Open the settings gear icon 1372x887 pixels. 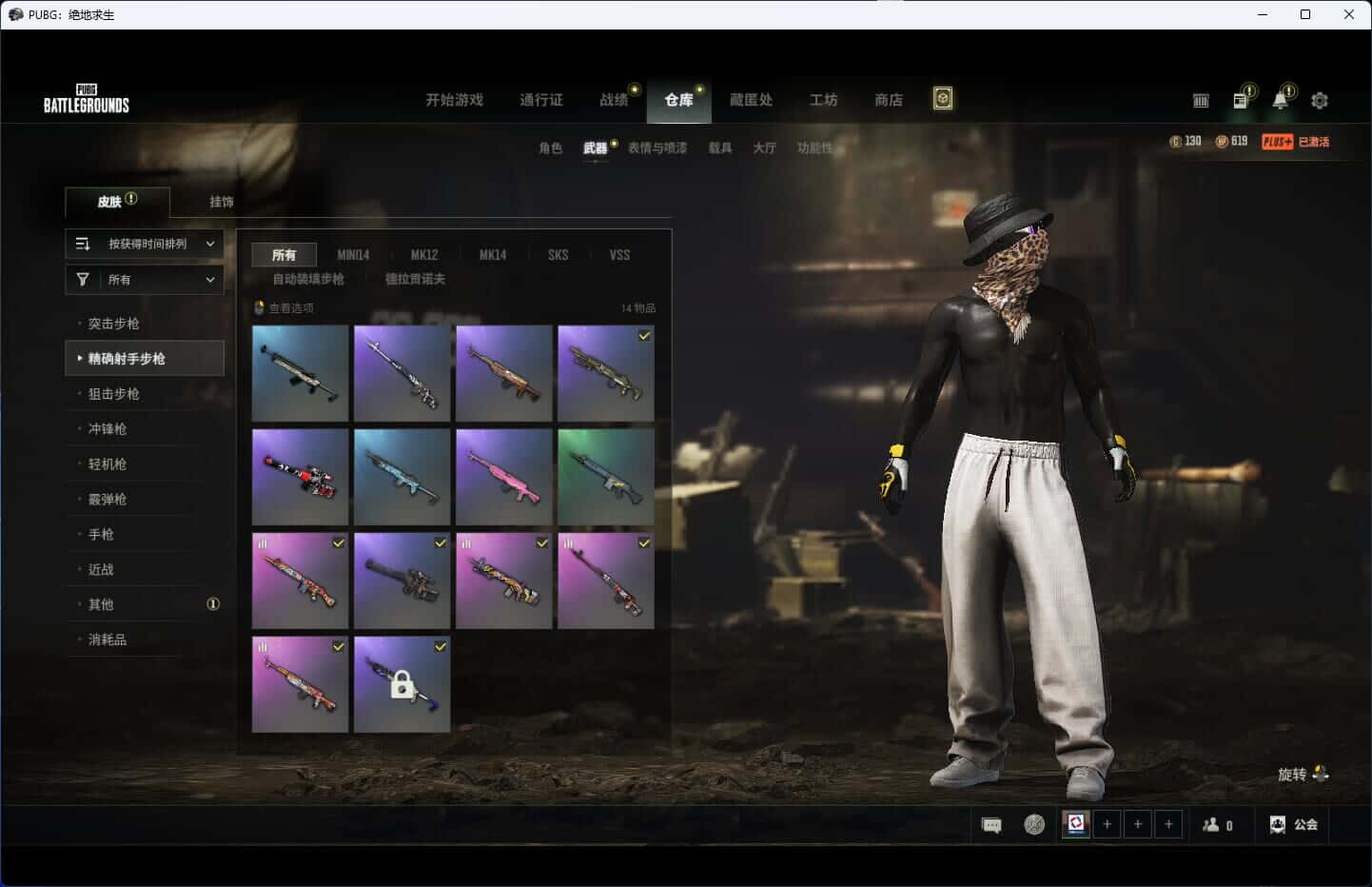[x=1319, y=100]
